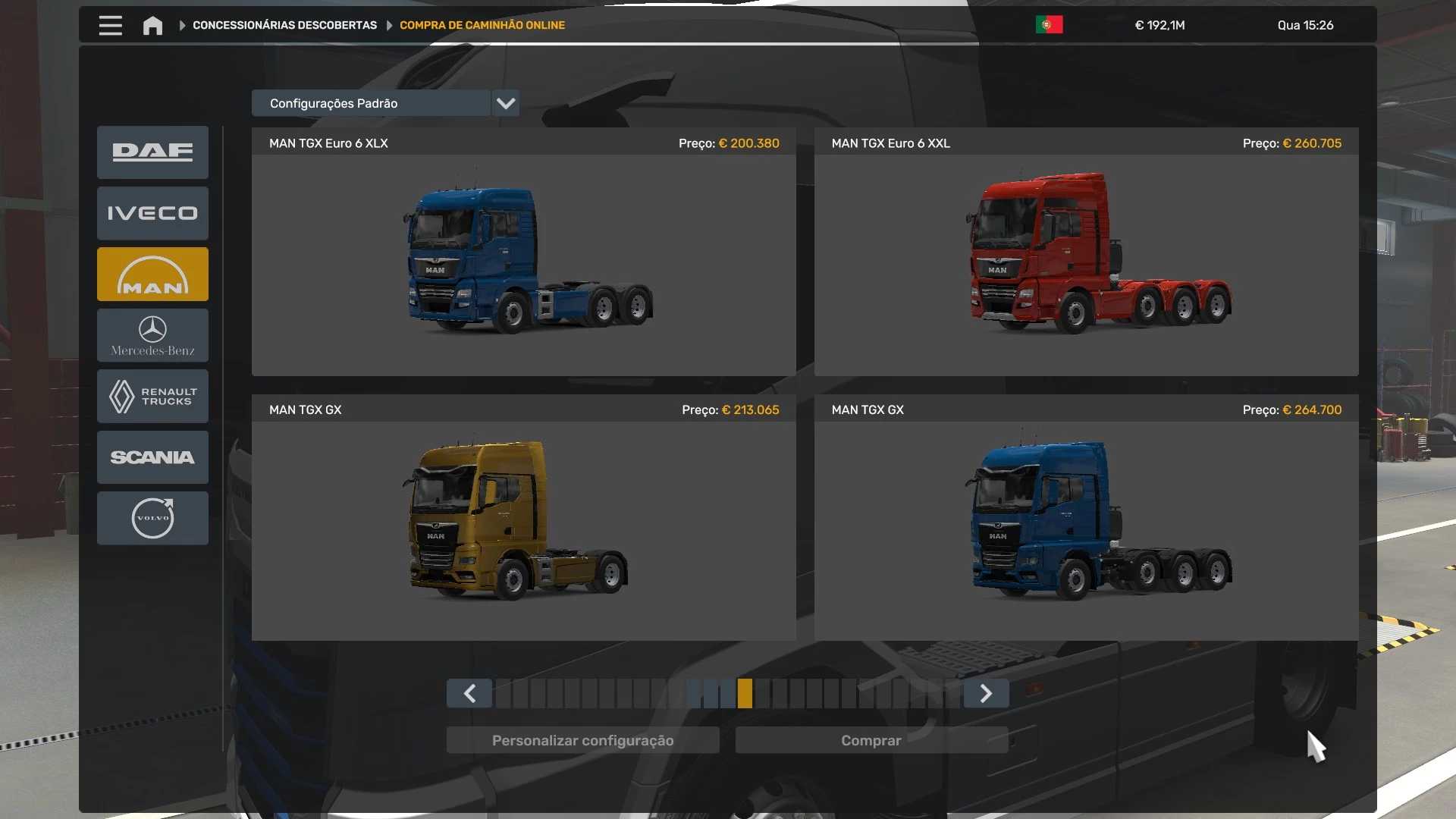This screenshot has width=1456, height=819.
Task: Show Volvo trucks
Action: point(152,518)
